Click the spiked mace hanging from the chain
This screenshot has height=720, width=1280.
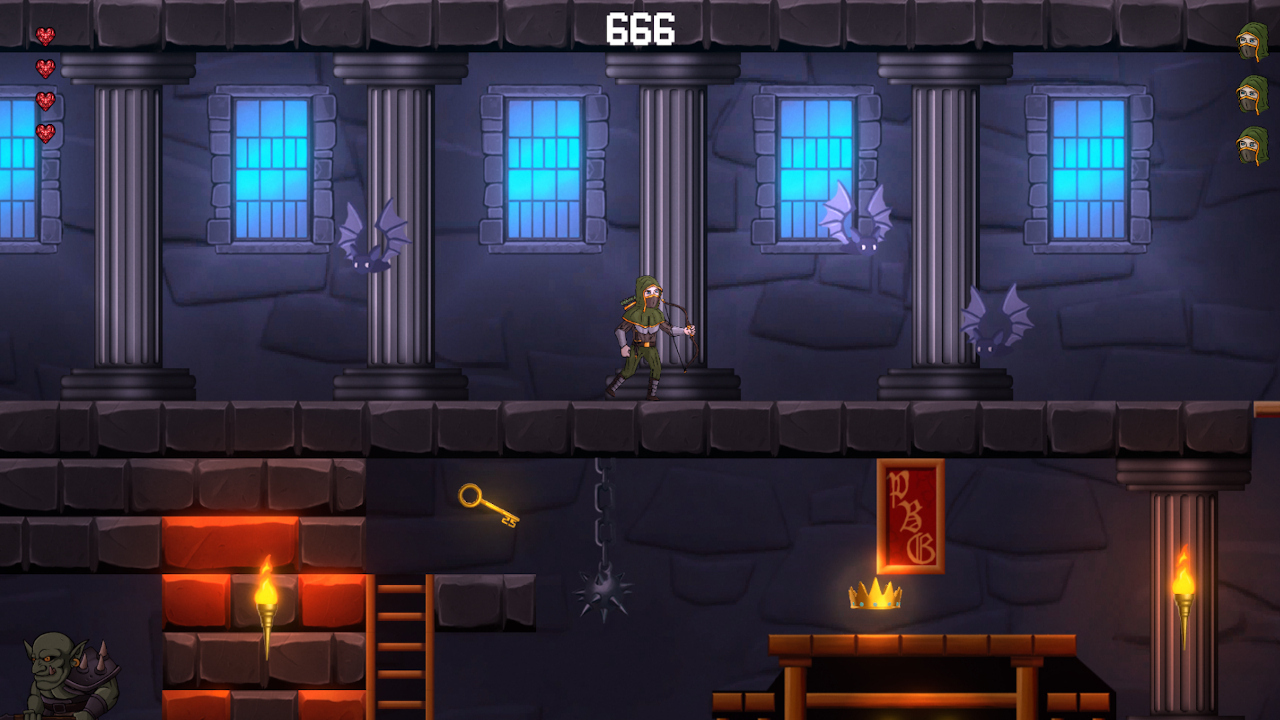pos(601,594)
